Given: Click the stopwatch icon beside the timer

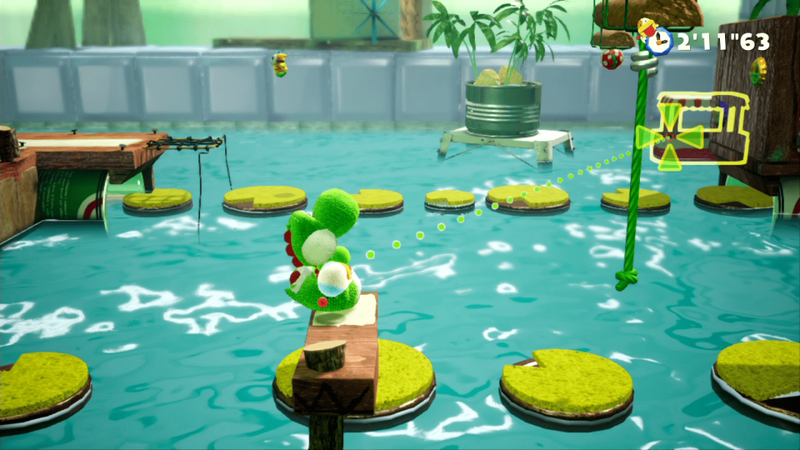Looking at the screenshot, I should [658, 42].
